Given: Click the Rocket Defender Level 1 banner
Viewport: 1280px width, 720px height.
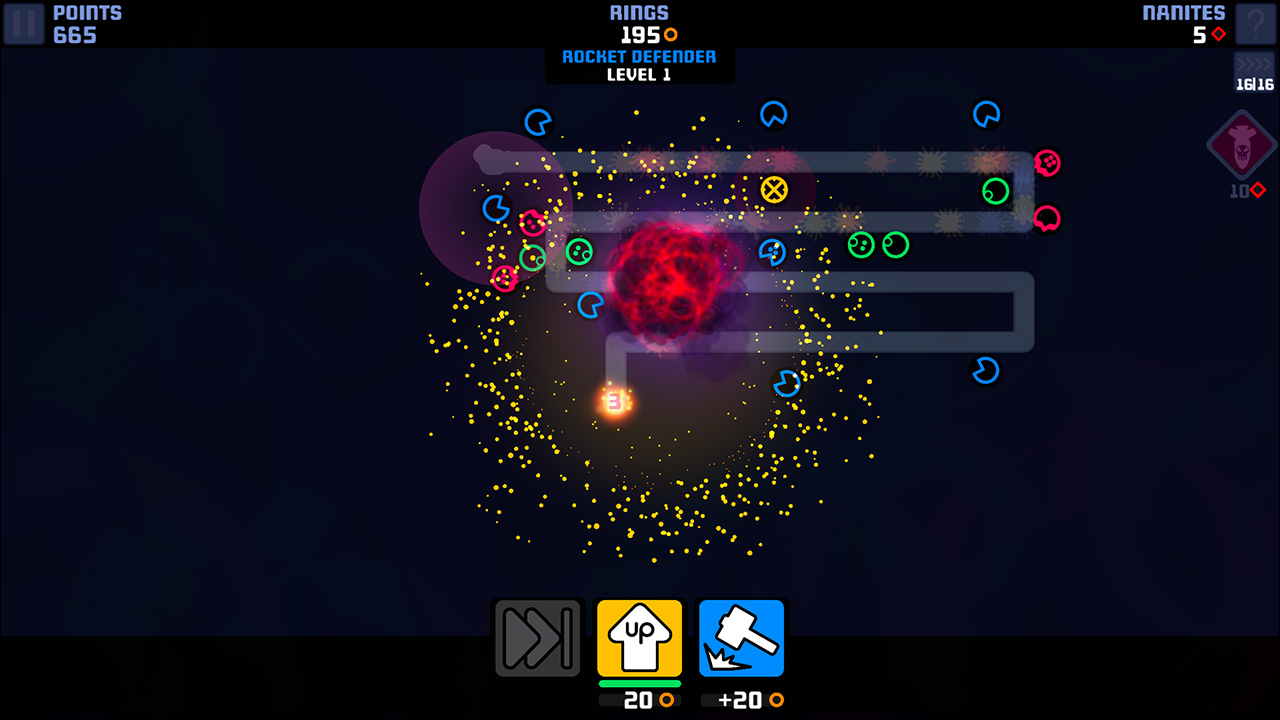Looking at the screenshot, I should 639,65.
